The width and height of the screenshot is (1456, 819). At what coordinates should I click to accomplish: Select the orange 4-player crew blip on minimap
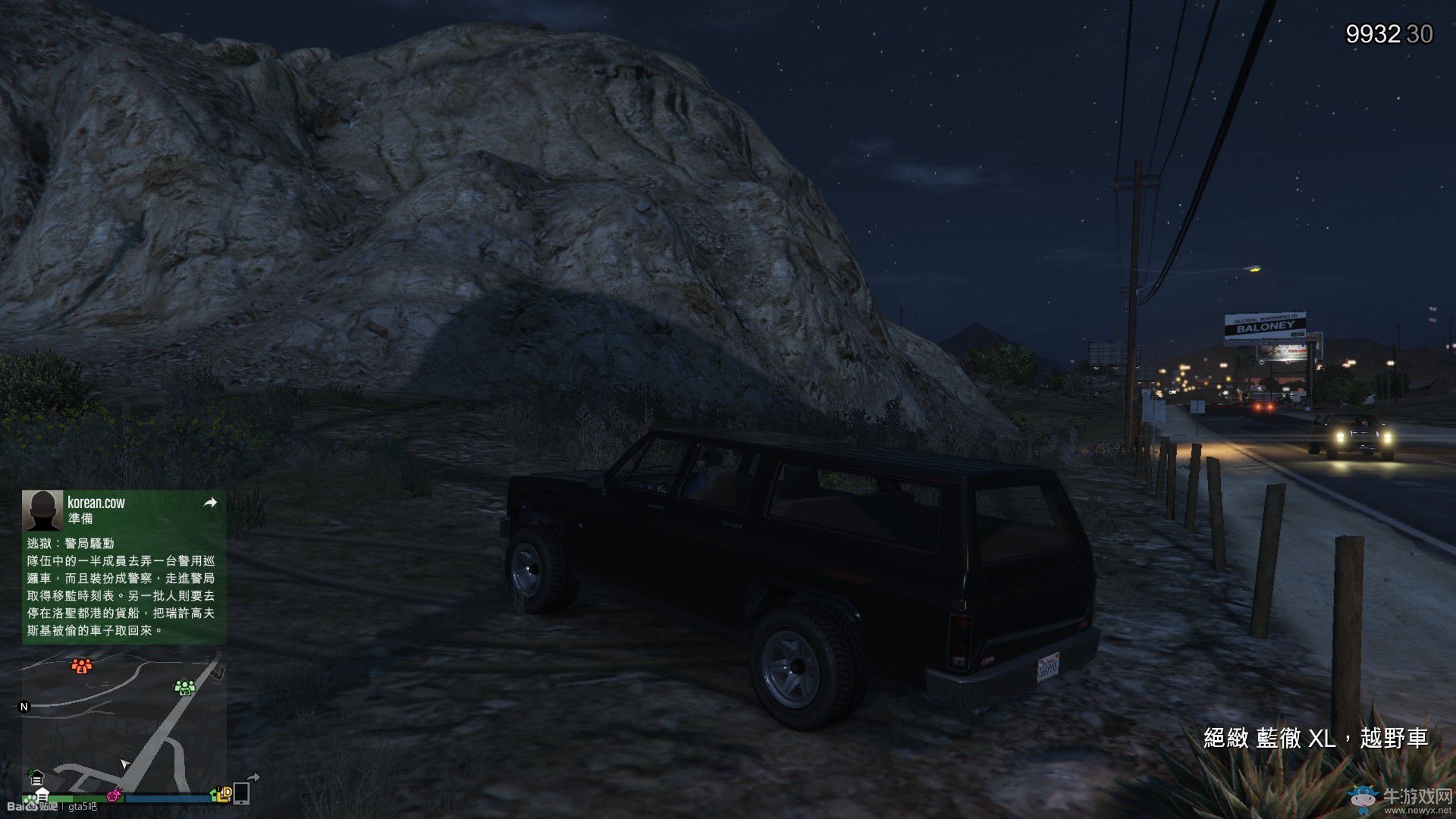82,666
